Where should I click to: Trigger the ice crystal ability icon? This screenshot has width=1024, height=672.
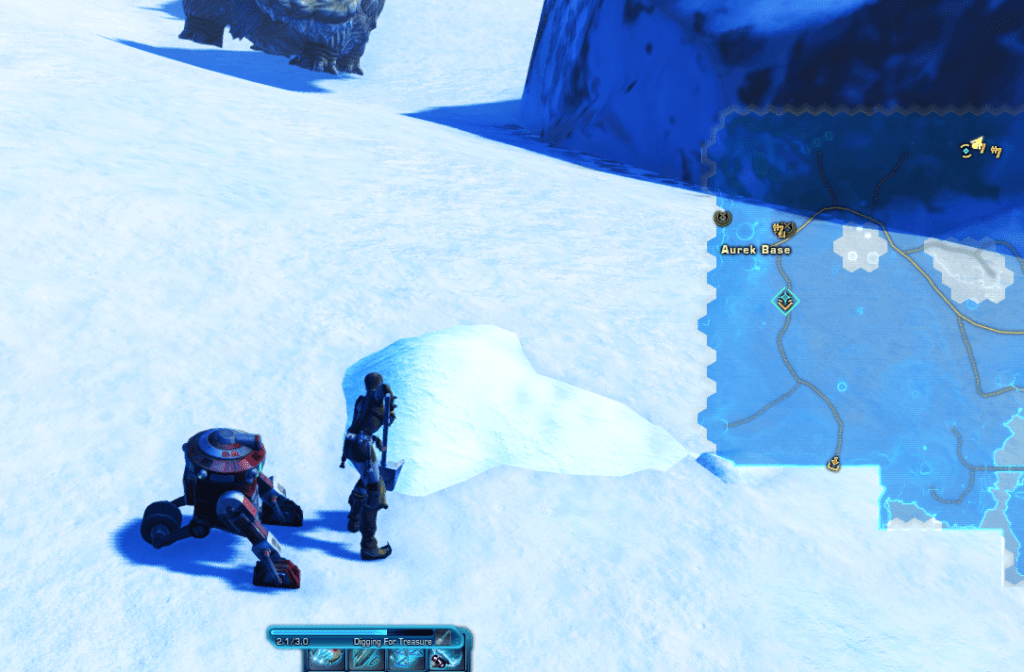coord(402,659)
